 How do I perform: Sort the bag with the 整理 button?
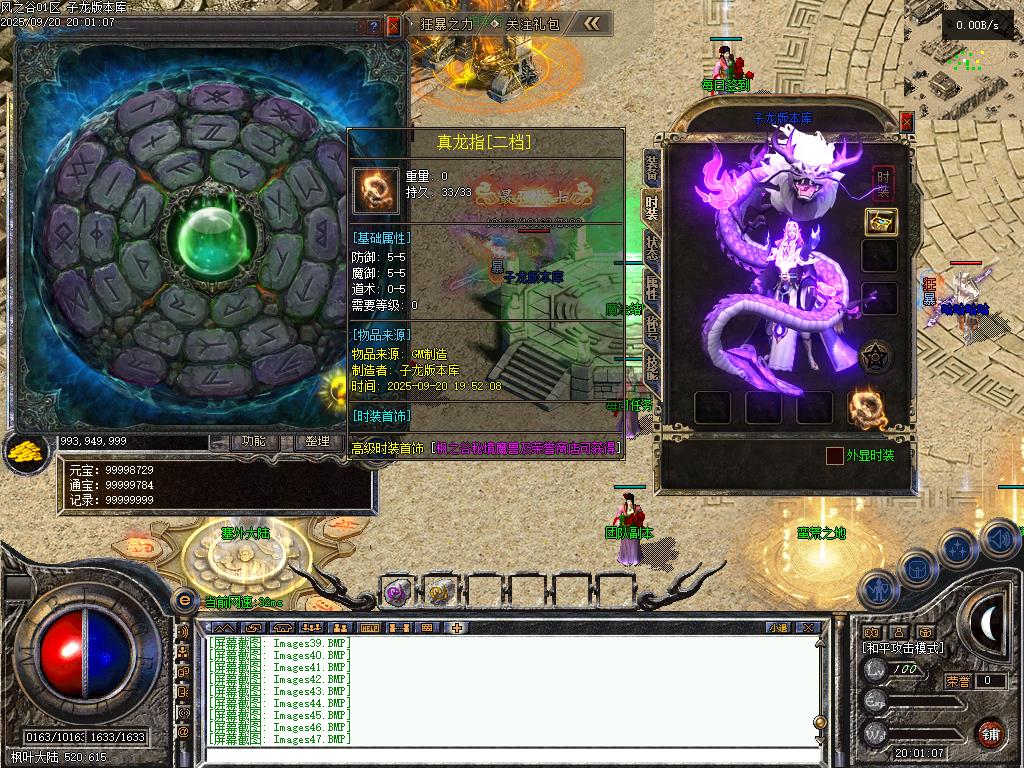pyautogui.click(x=317, y=441)
